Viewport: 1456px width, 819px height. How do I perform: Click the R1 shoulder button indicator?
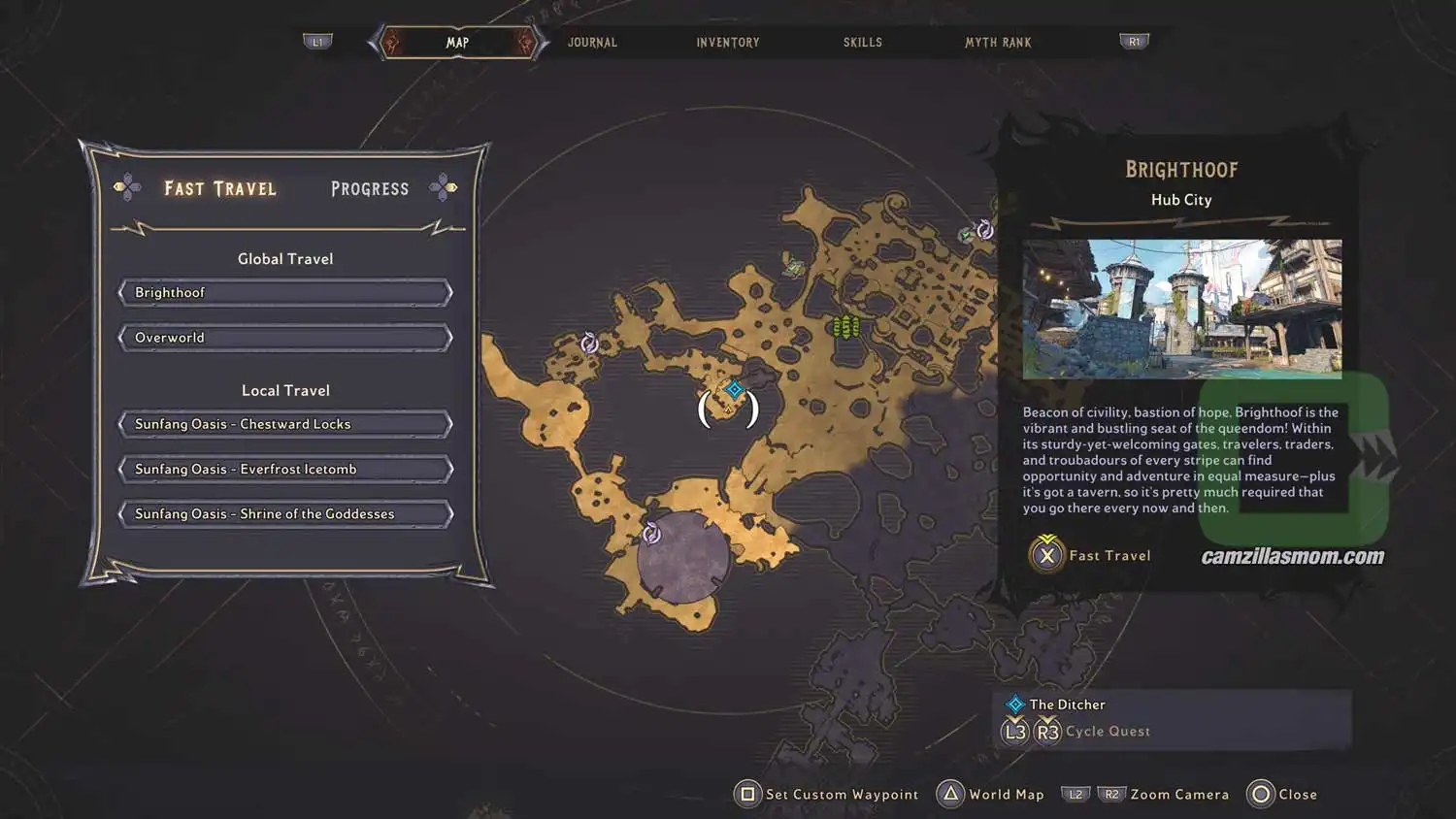[1133, 41]
